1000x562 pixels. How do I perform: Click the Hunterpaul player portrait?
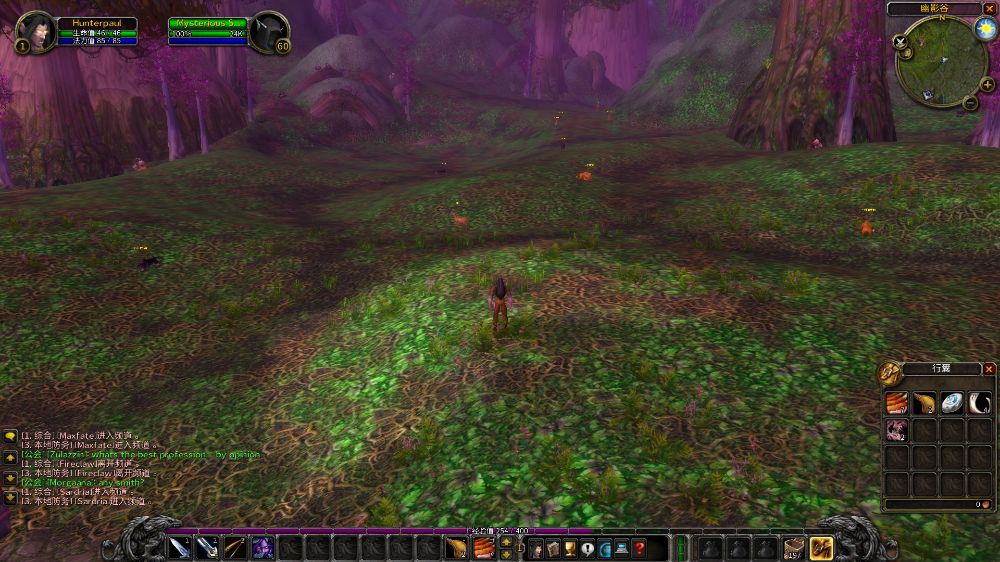coord(37,31)
